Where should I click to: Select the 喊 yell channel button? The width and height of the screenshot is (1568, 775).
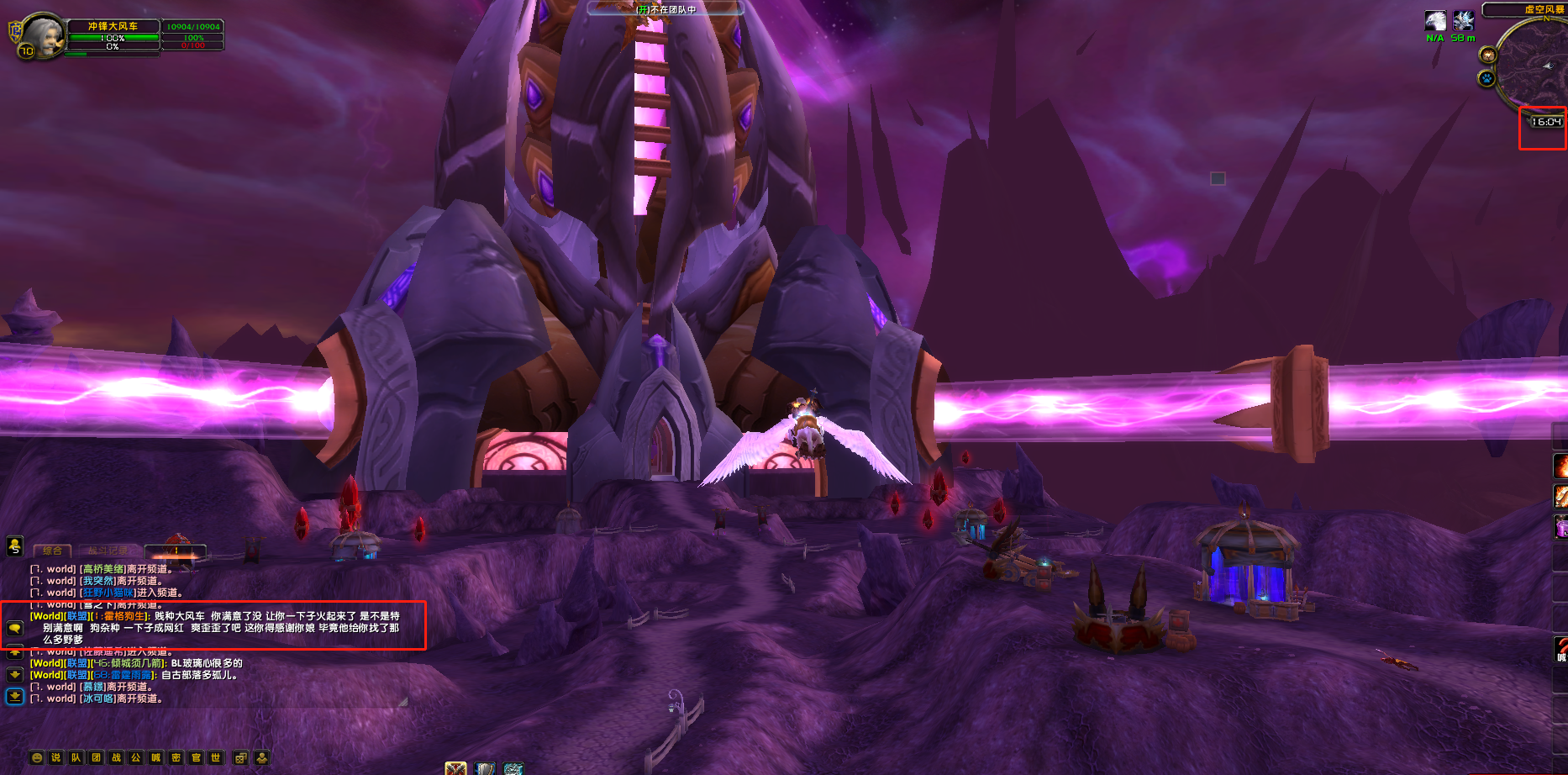click(156, 757)
